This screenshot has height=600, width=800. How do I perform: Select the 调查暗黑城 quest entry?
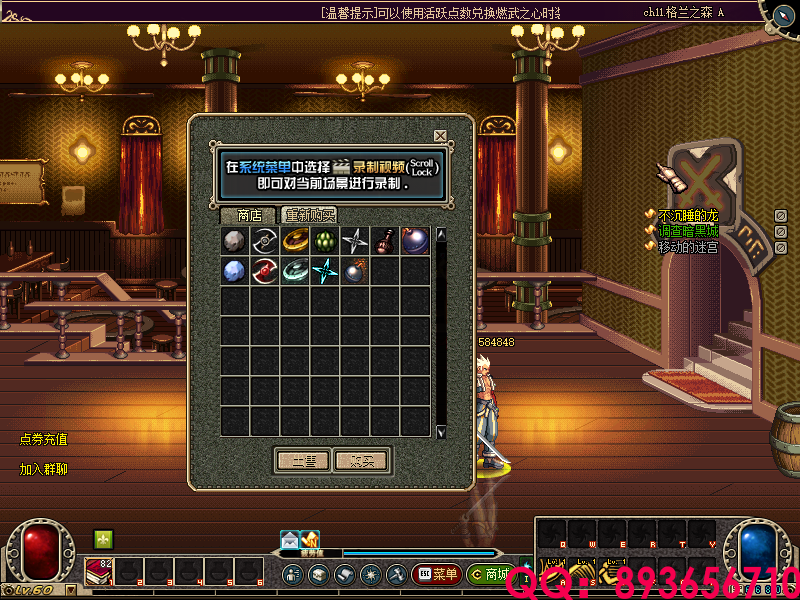pos(688,231)
